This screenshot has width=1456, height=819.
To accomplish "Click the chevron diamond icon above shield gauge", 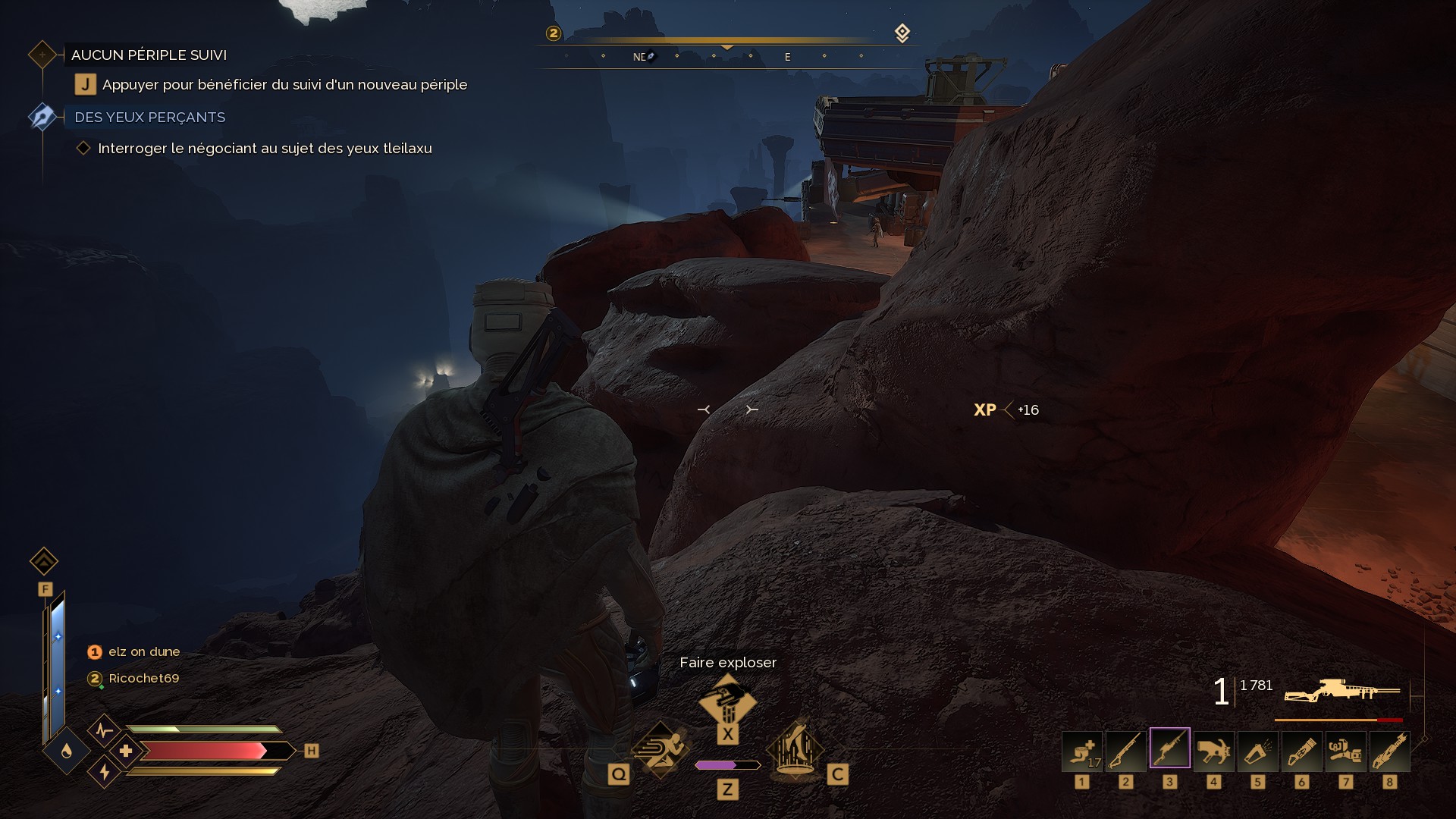I will click(x=44, y=562).
